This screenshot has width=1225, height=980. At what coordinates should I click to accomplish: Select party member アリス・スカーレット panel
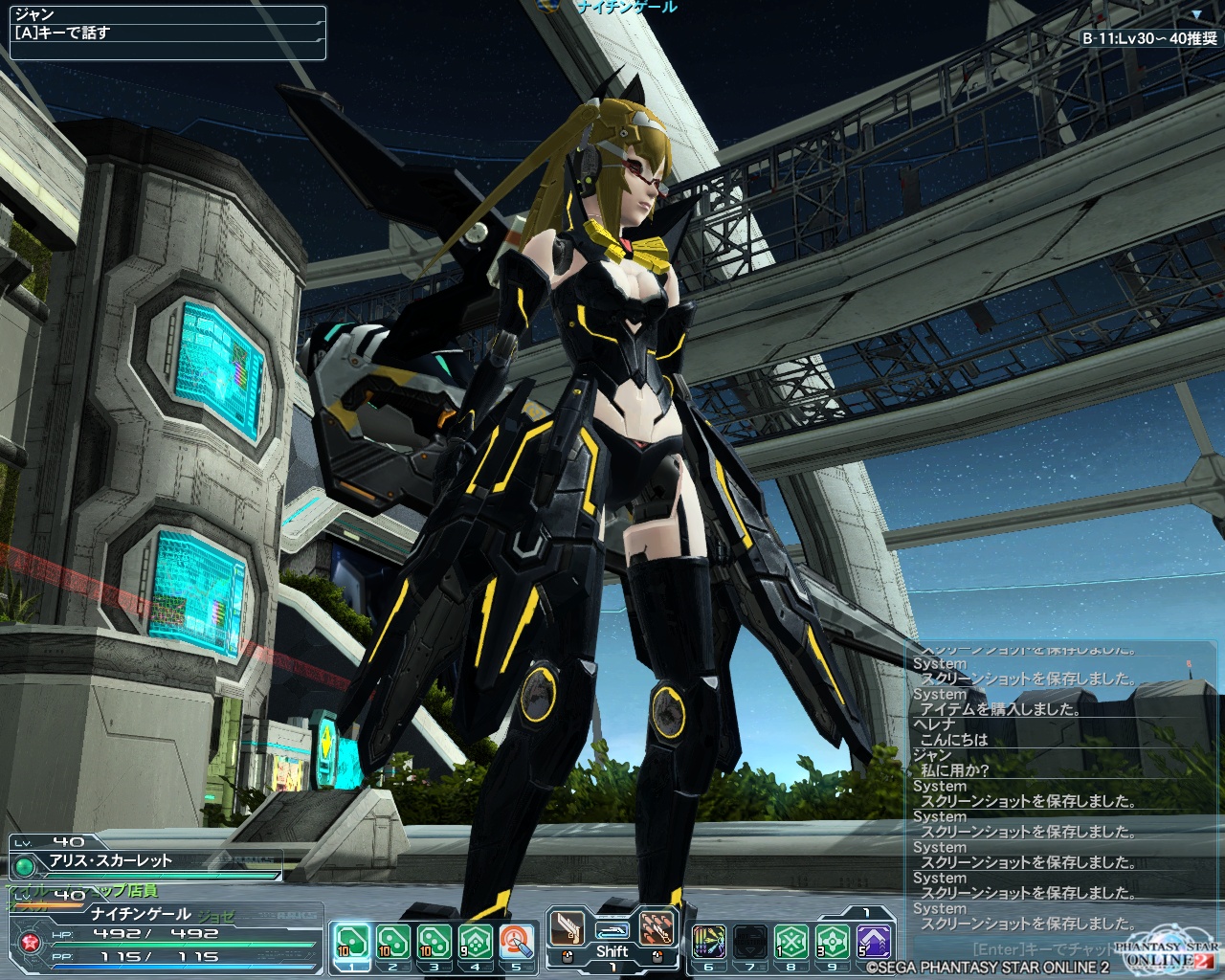coord(144,860)
